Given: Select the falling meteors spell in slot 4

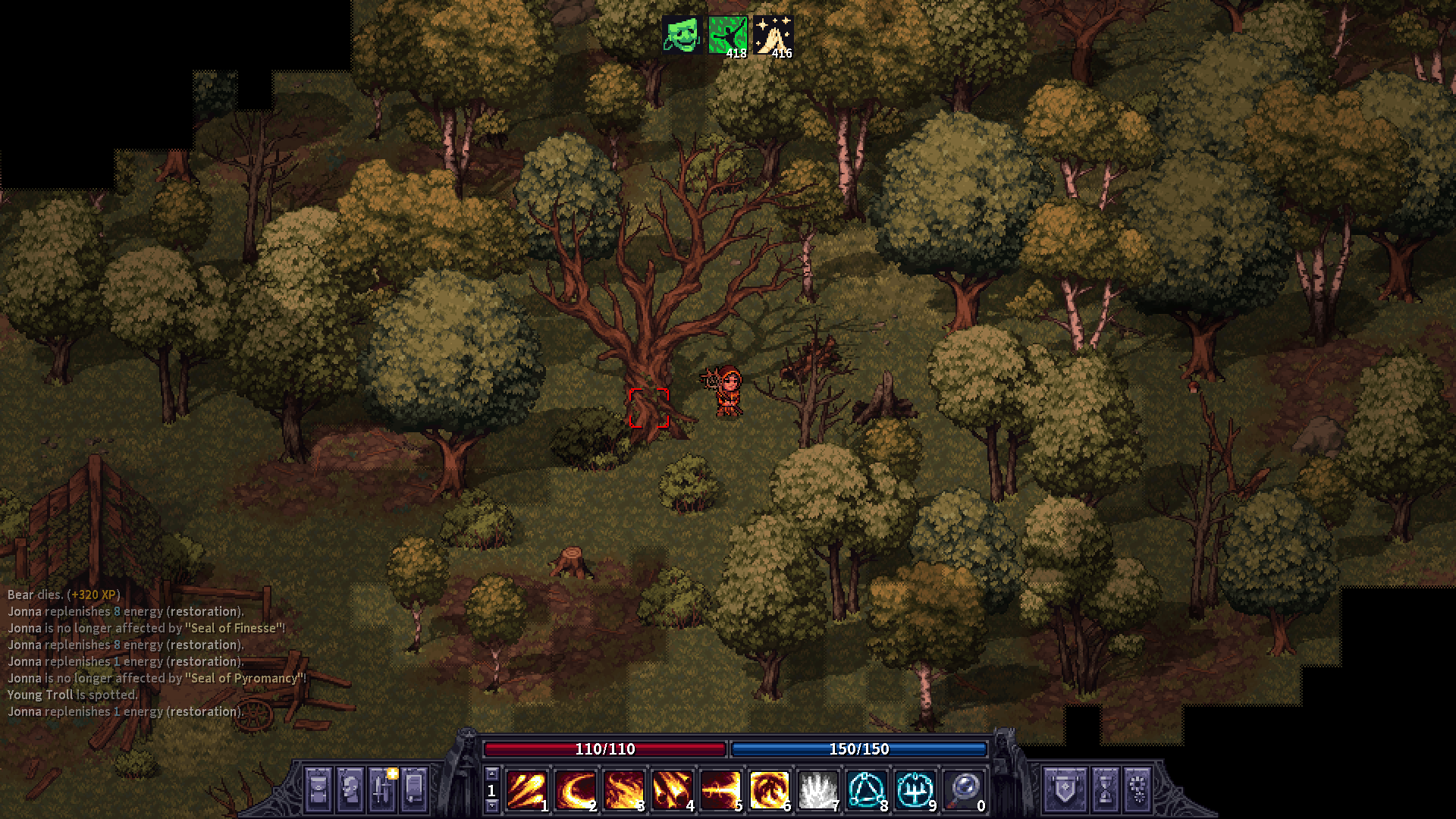Looking at the screenshot, I should point(672,790).
